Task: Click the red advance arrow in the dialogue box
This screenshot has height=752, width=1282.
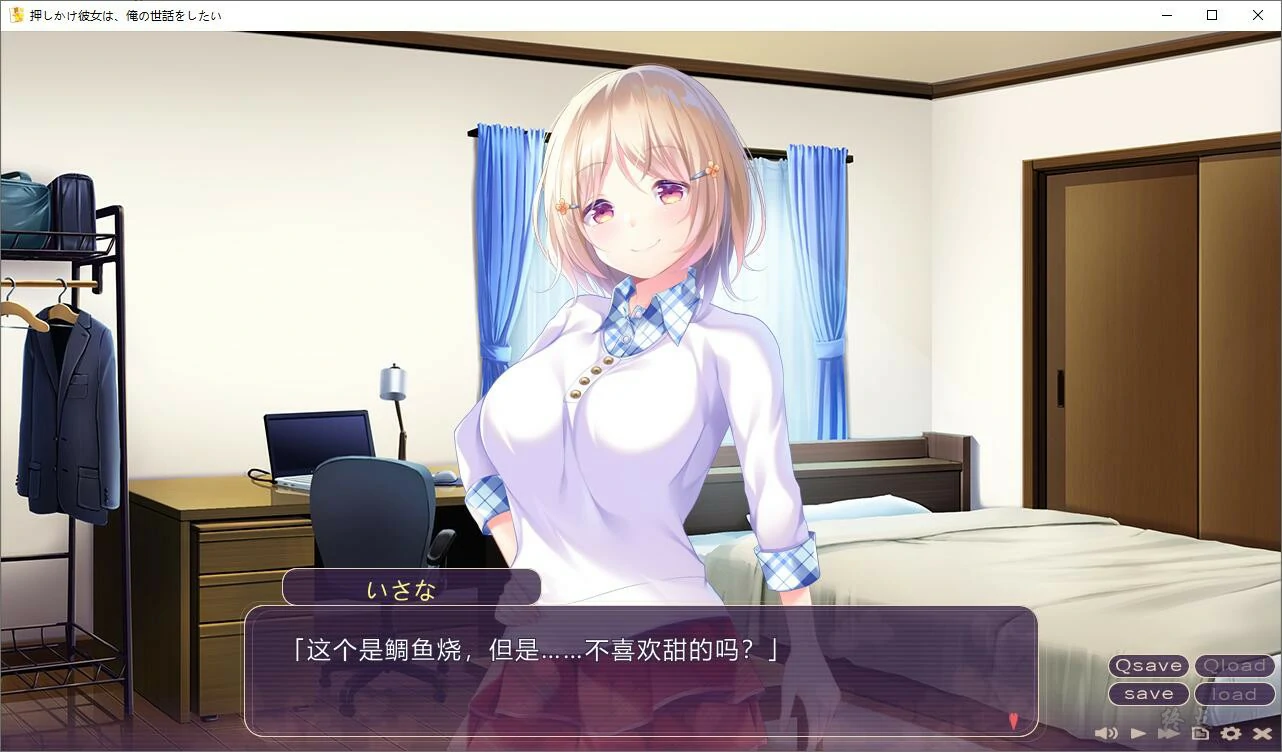Action: [x=1012, y=718]
